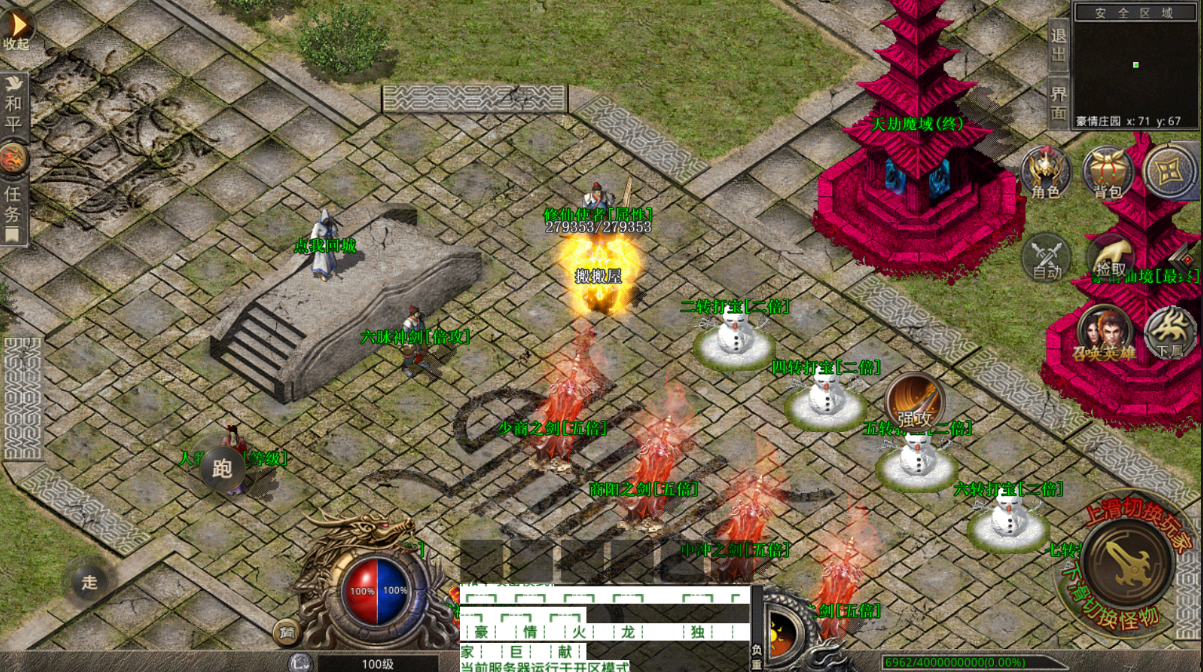Tap the fiery dragon emblem icon
This screenshot has height=672, width=1203.
click(14, 158)
